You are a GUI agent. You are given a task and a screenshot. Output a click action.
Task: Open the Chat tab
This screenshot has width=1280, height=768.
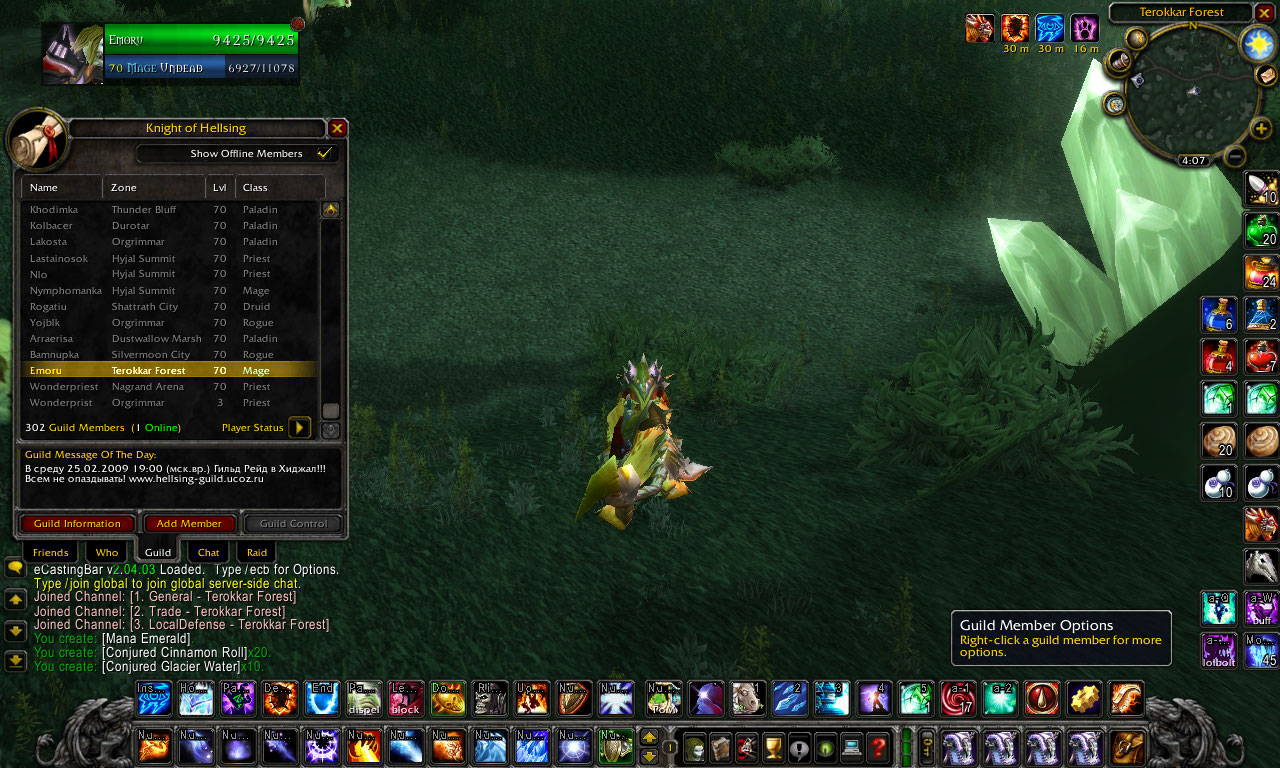pos(208,552)
